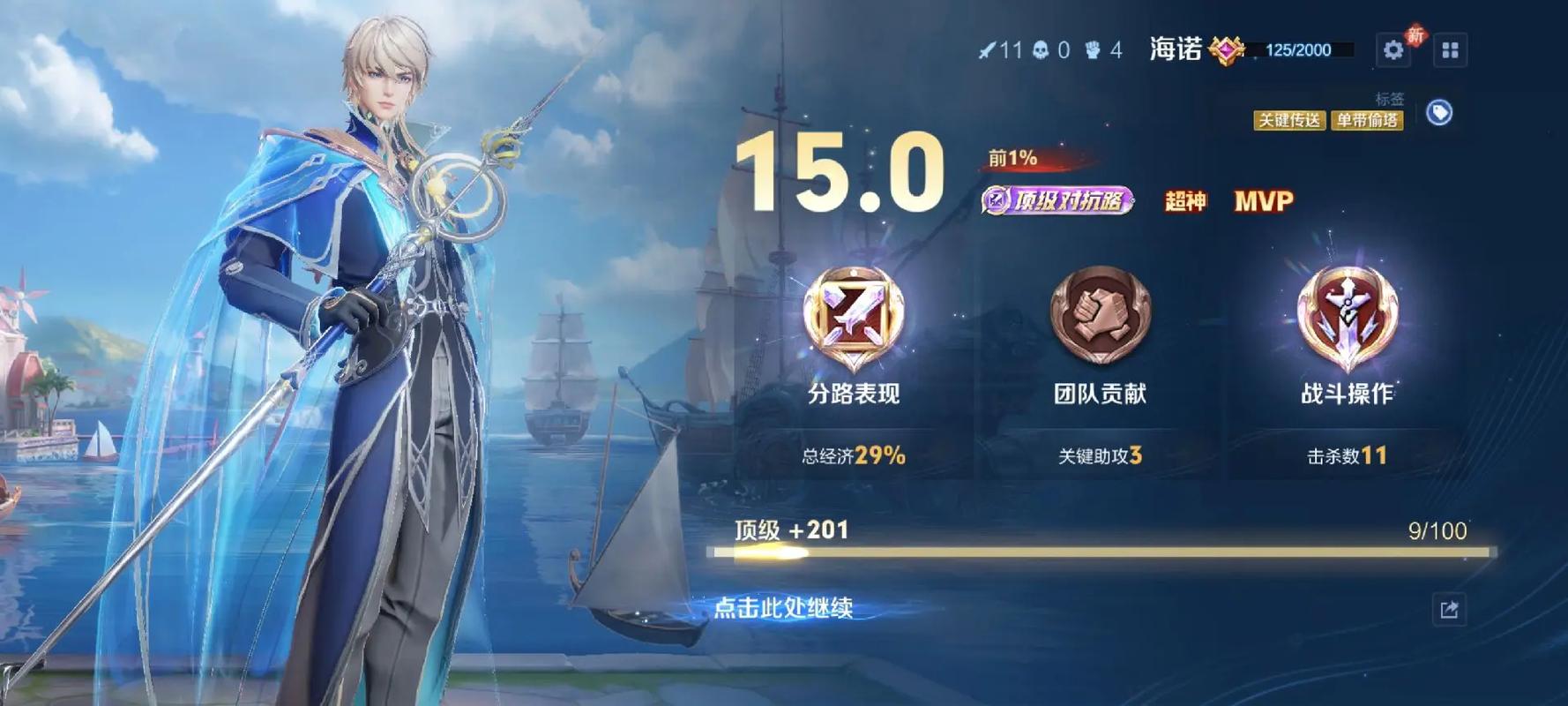Click the blue tag icon near 标签

(1441, 113)
